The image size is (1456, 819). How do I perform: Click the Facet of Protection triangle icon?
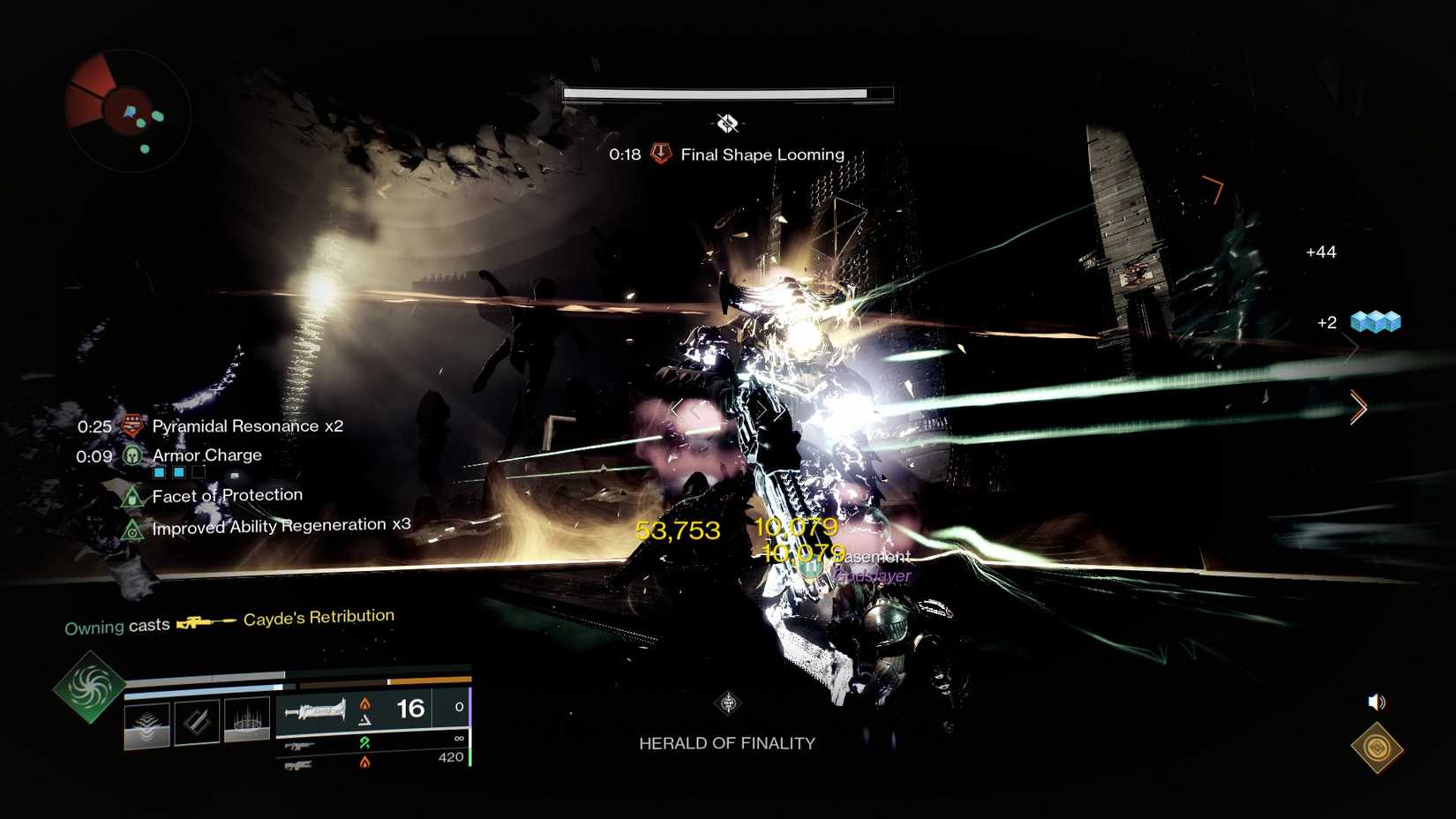coord(132,495)
